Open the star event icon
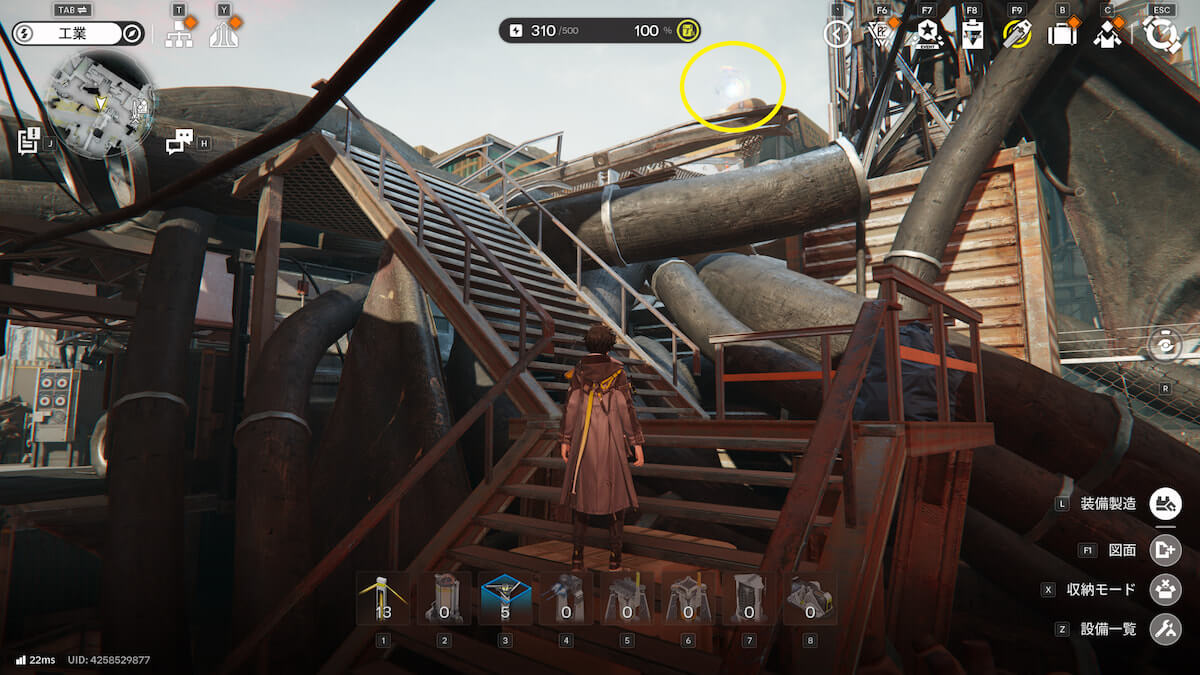This screenshot has width=1200, height=675. pos(927,35)
